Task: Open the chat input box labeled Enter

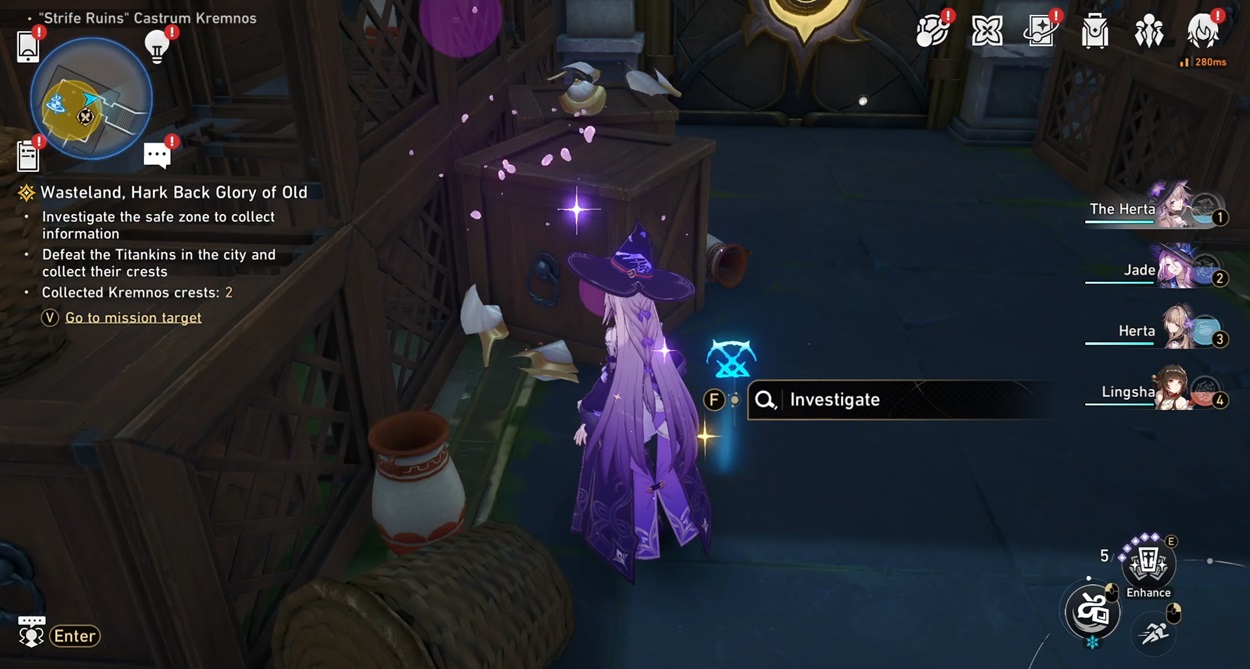Action: [75, 636]
